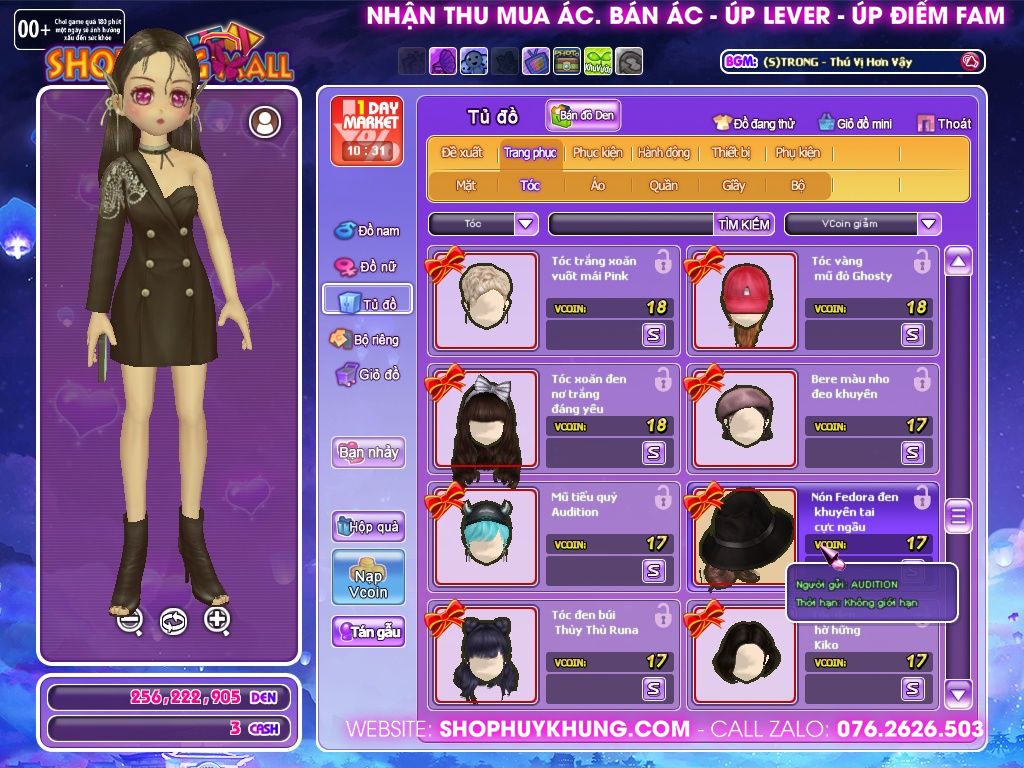Open the Giày subcategory

[x=733, y=185]
